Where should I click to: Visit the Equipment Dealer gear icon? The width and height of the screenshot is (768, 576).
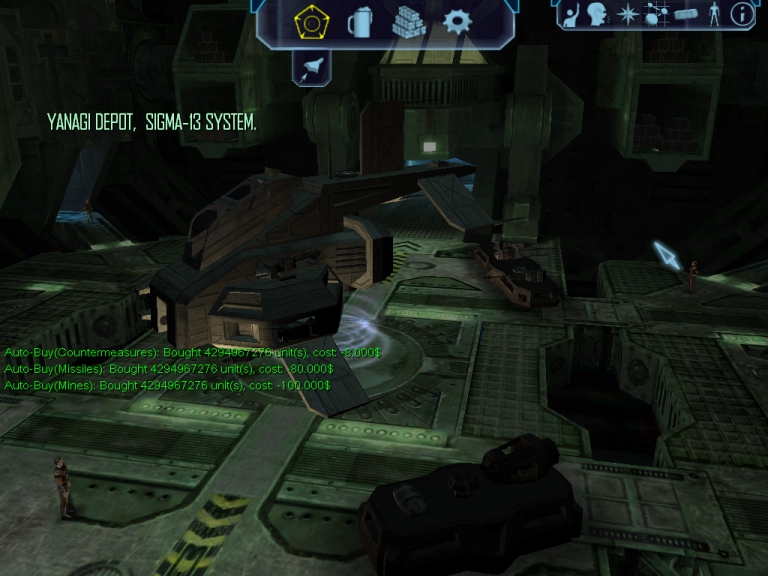(458, 21)
